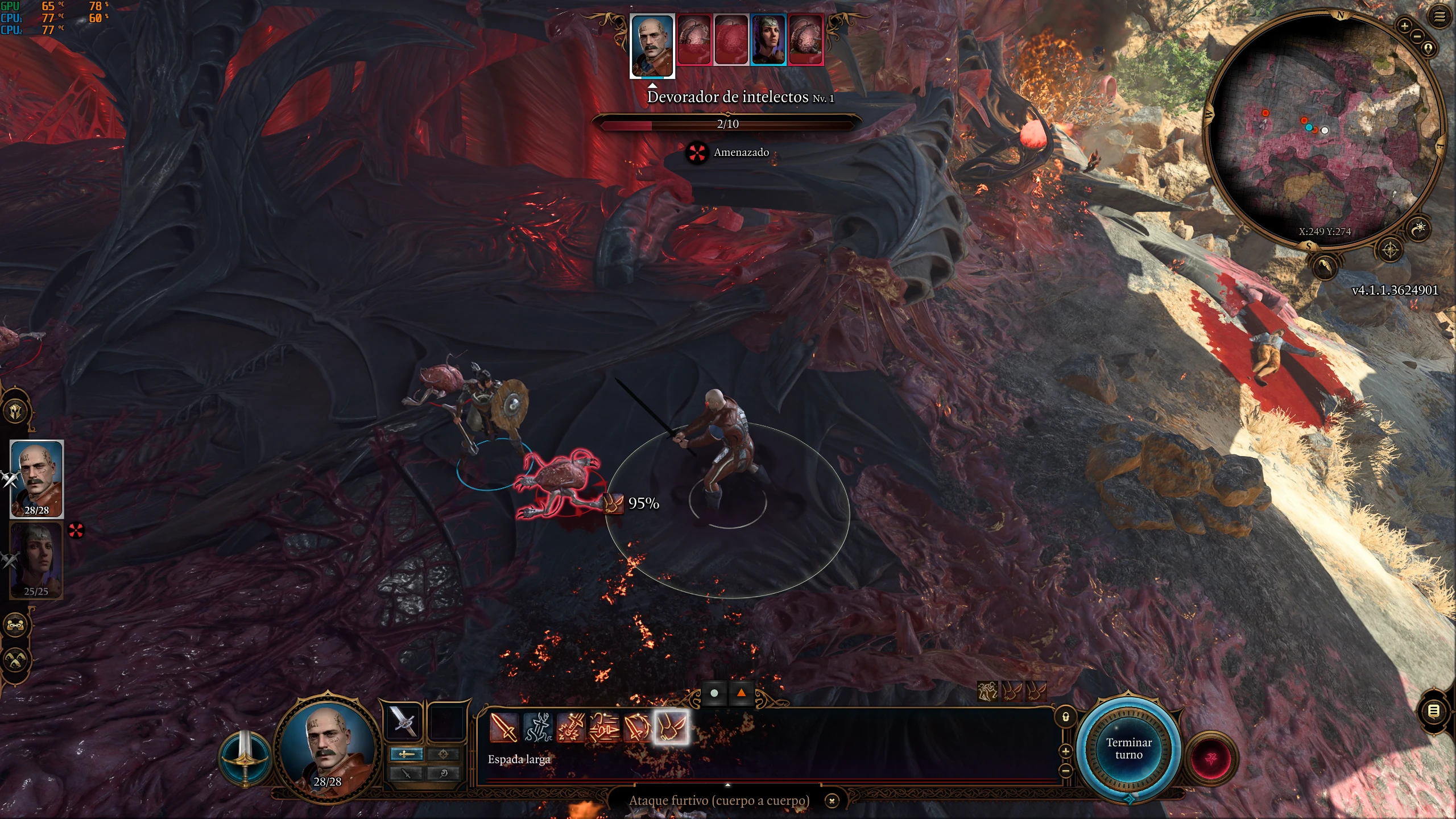Zoom in on the minimap

pyautogui.click(x=1404, y=26)
